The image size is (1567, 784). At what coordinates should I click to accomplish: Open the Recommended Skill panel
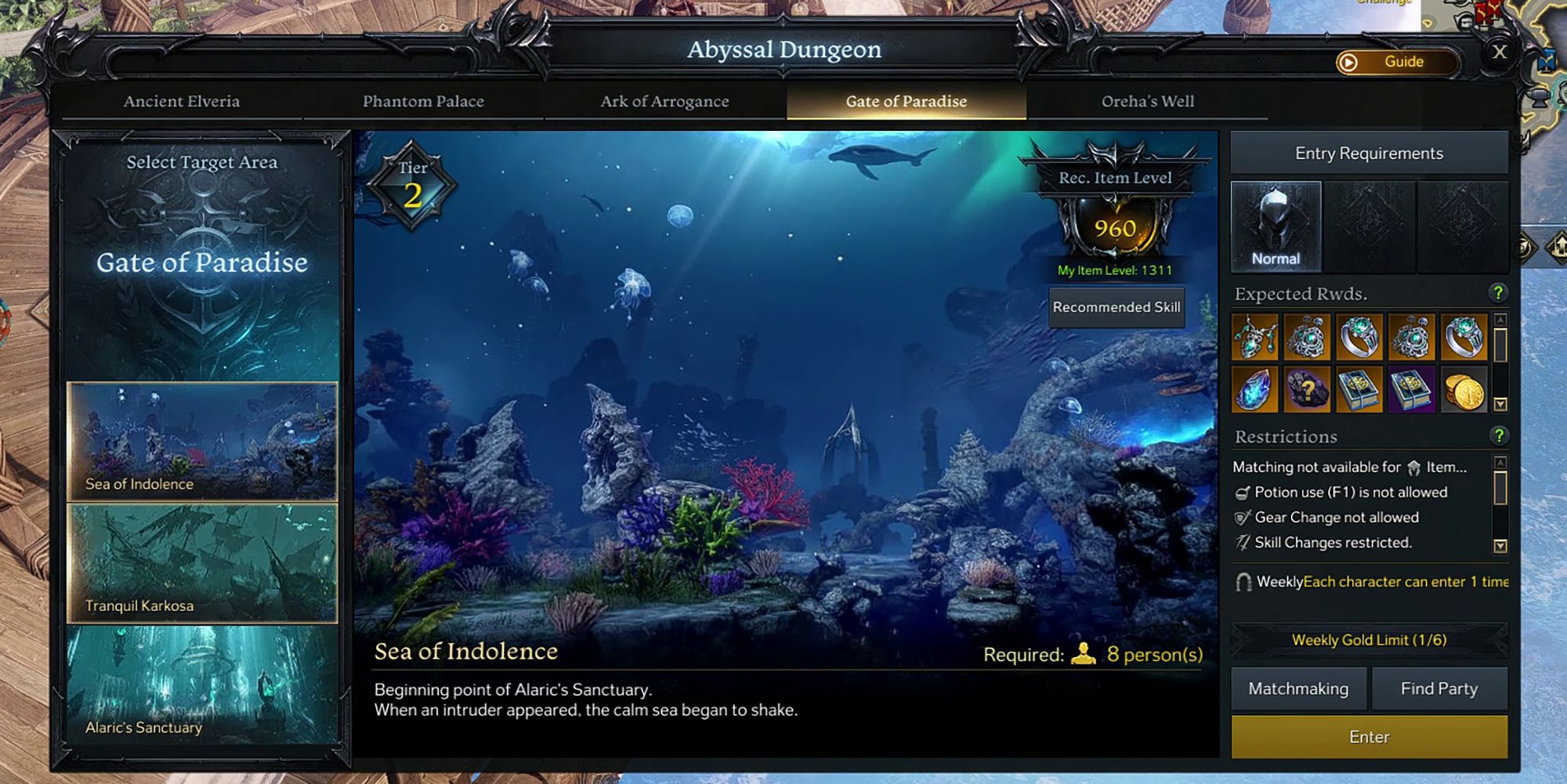1116,307
